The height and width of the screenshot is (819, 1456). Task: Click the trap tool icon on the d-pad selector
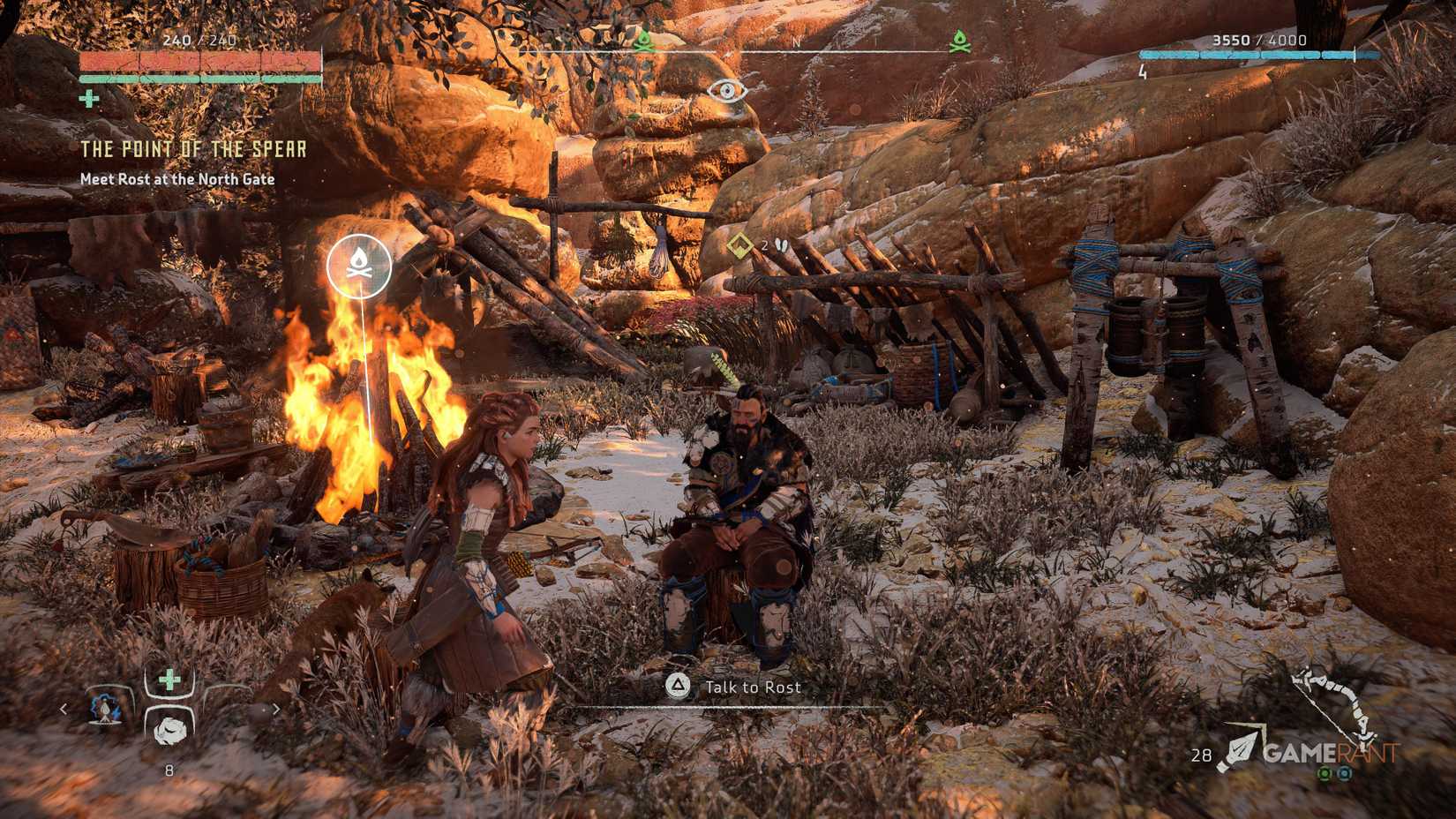105,709
